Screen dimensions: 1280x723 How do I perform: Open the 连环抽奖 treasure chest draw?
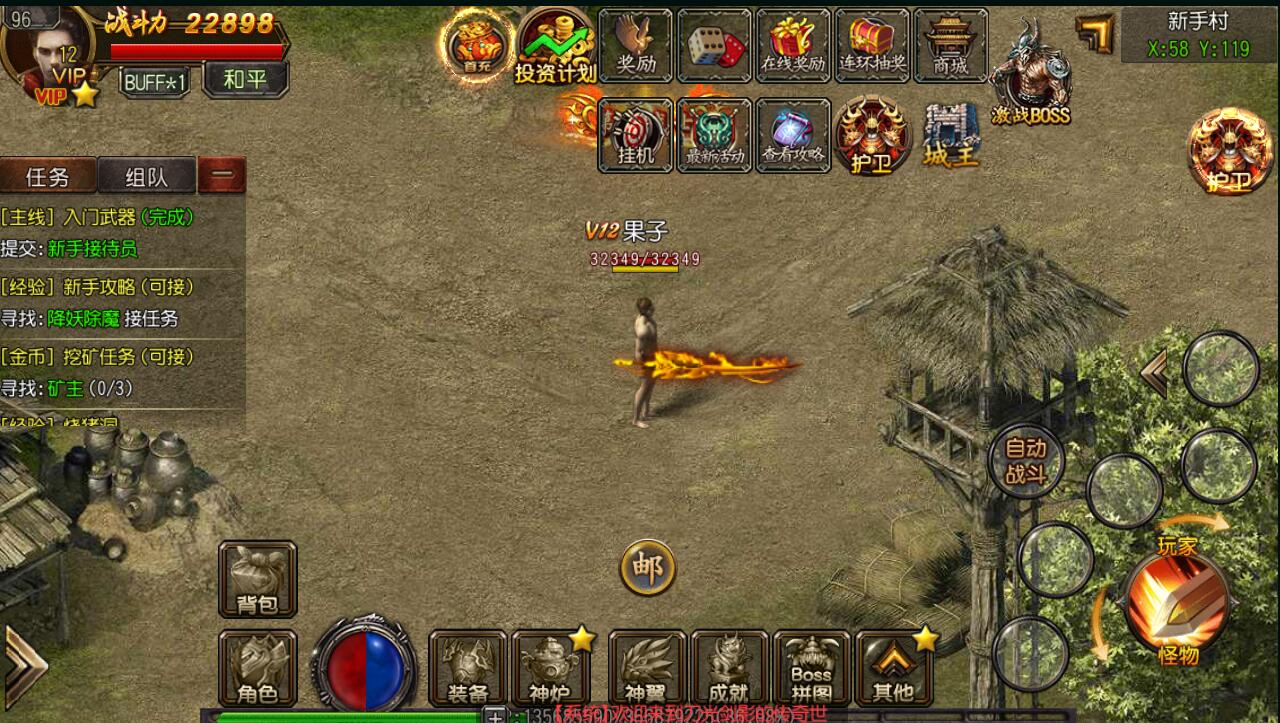pos(871,46)
